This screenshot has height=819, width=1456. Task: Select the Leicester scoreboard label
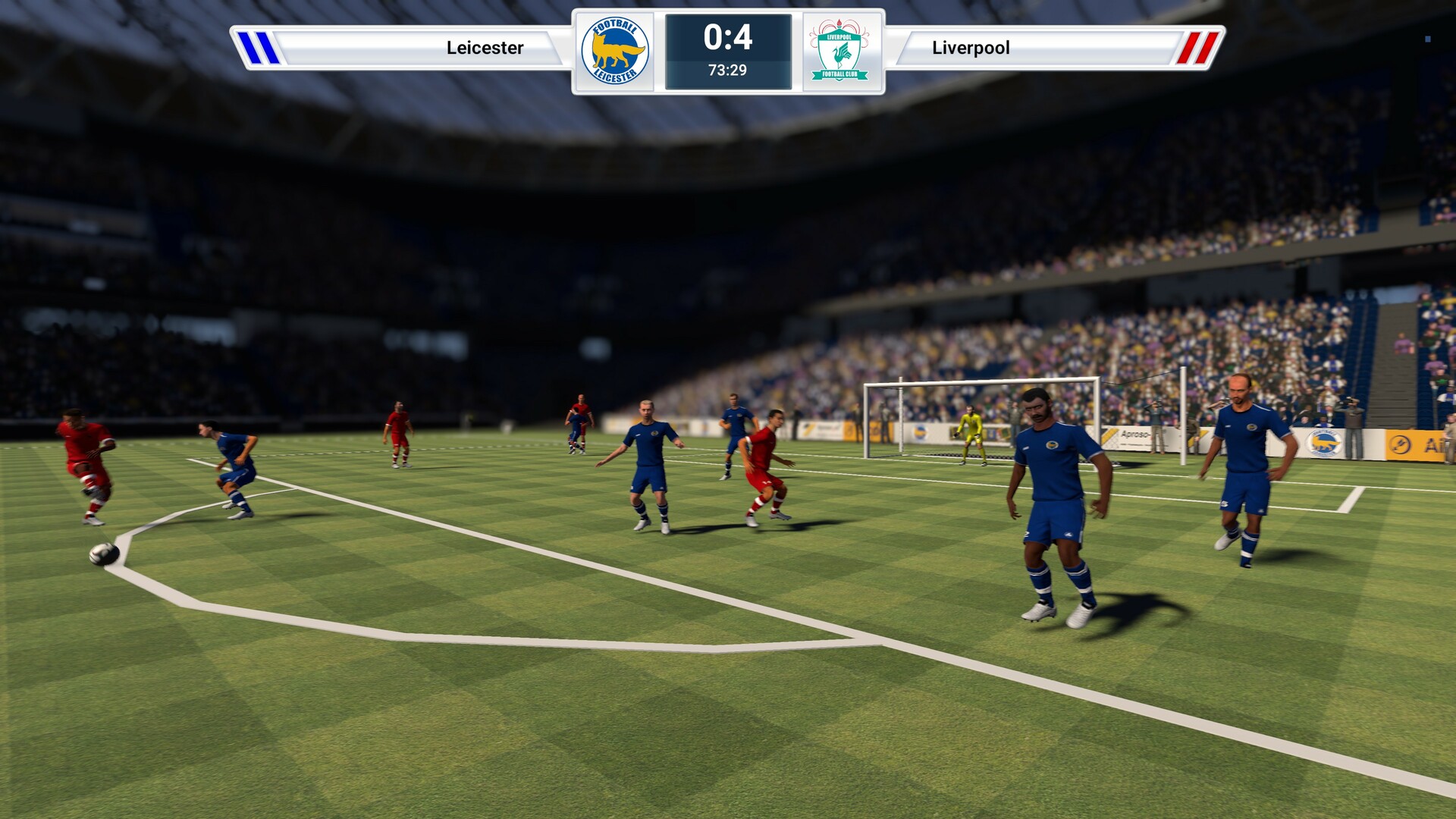484,48
